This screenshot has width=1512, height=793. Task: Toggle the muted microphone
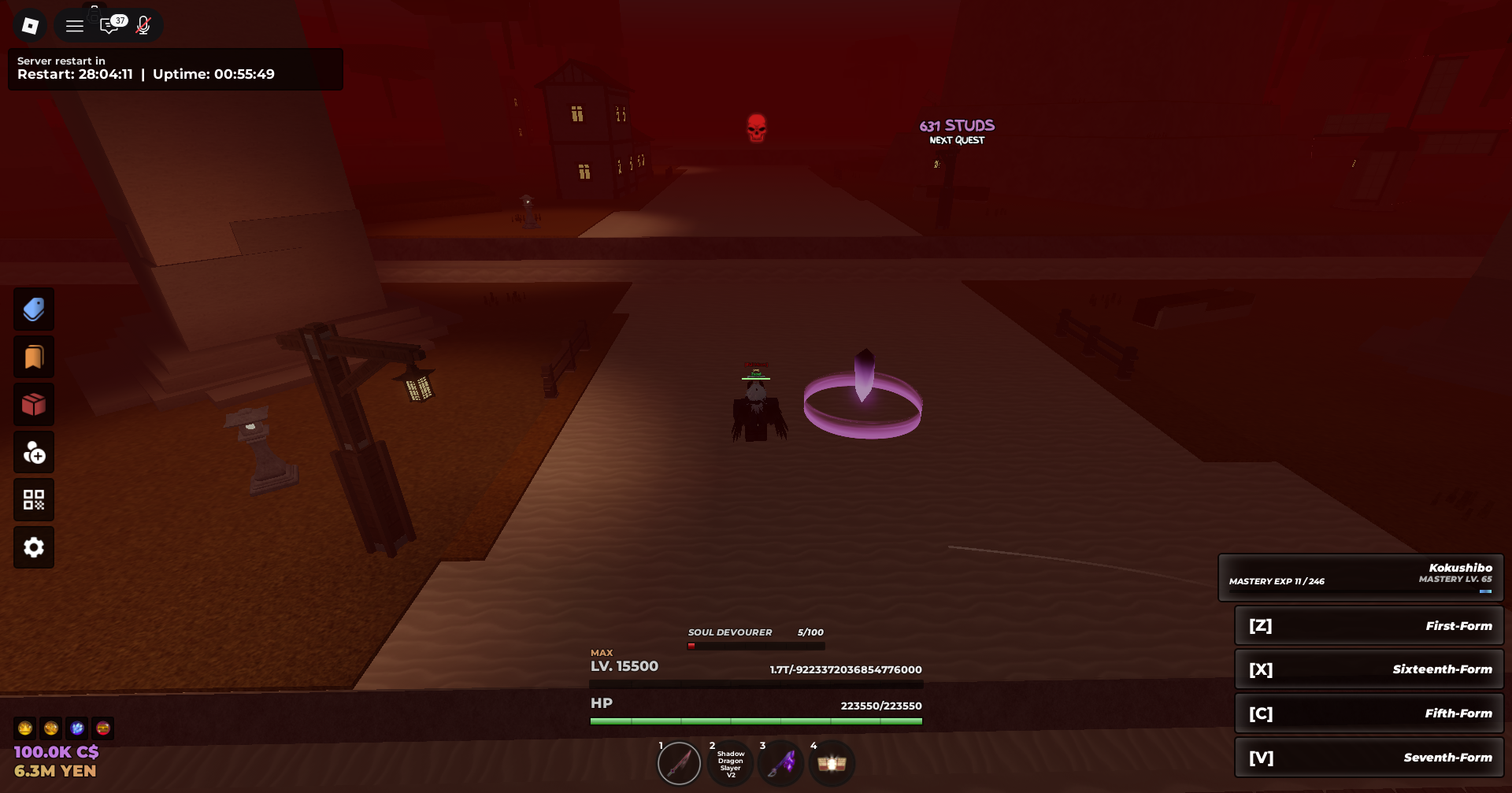coord(143,24)
